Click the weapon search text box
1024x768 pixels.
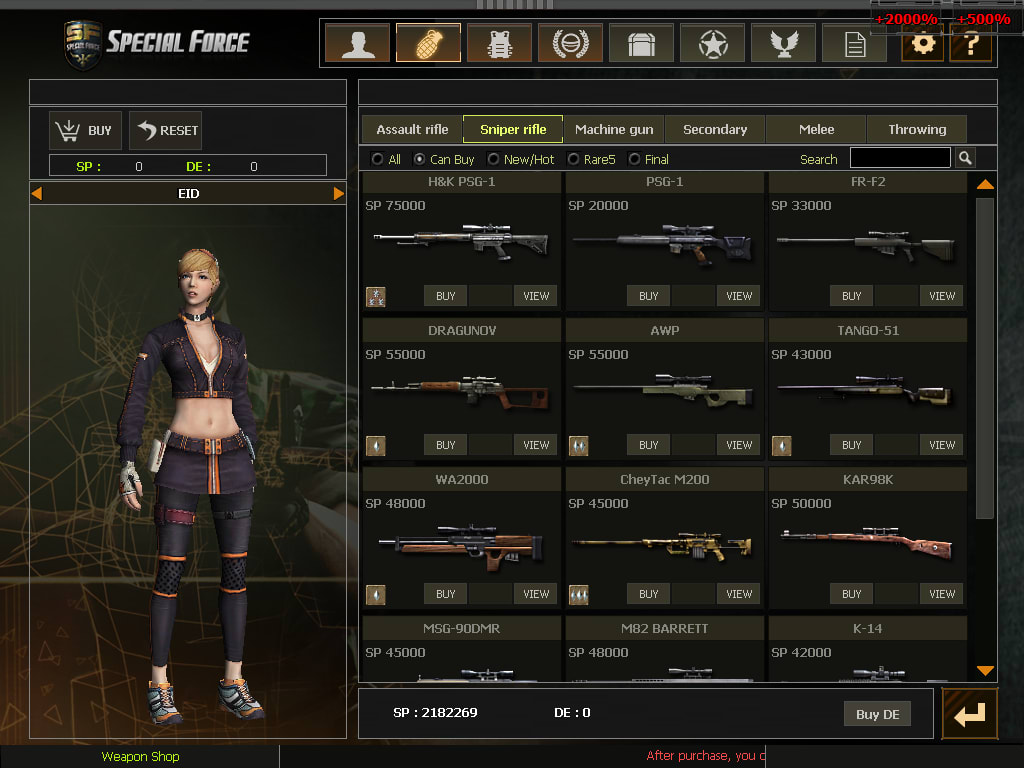pyautogui.click(x=900, y=158)
